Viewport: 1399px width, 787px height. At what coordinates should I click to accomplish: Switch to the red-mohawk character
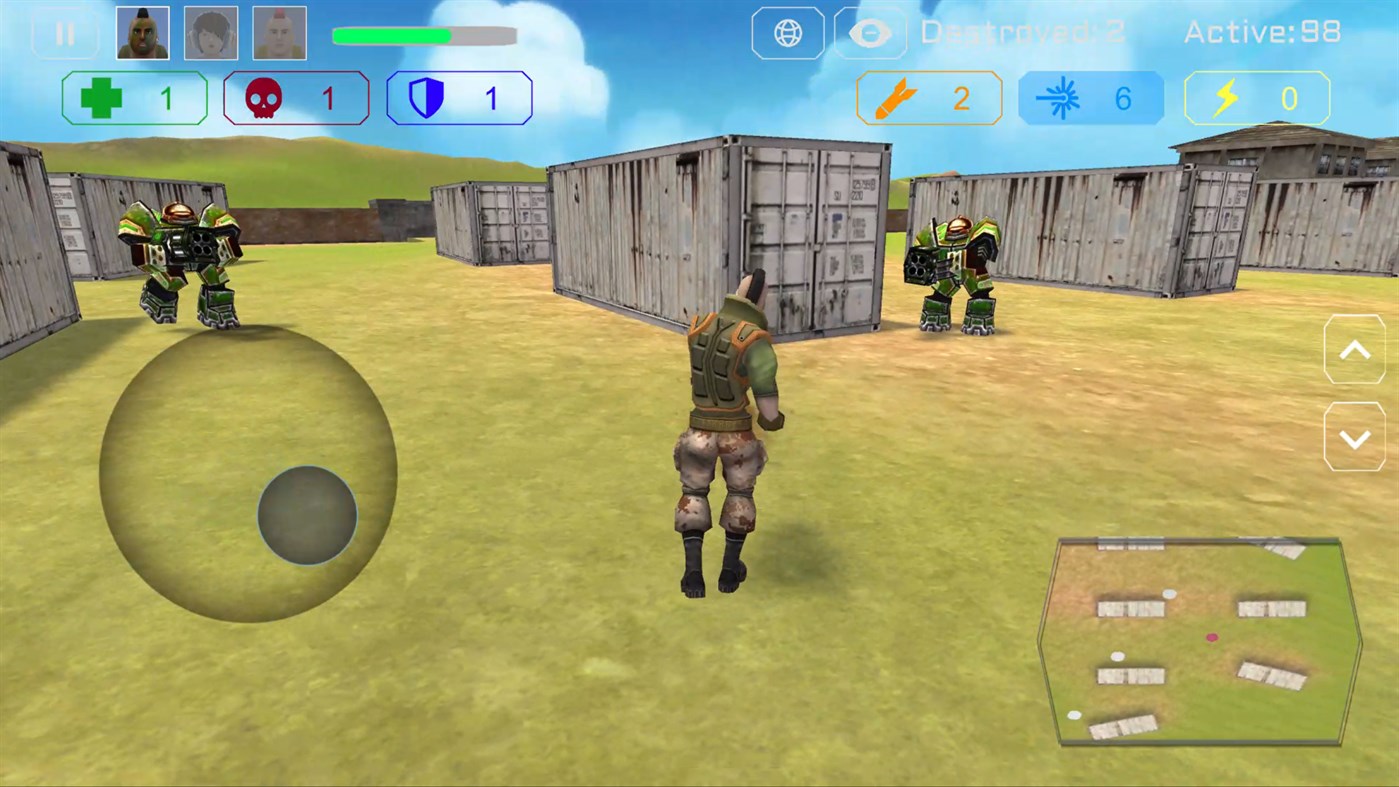(x=279, y=32)
